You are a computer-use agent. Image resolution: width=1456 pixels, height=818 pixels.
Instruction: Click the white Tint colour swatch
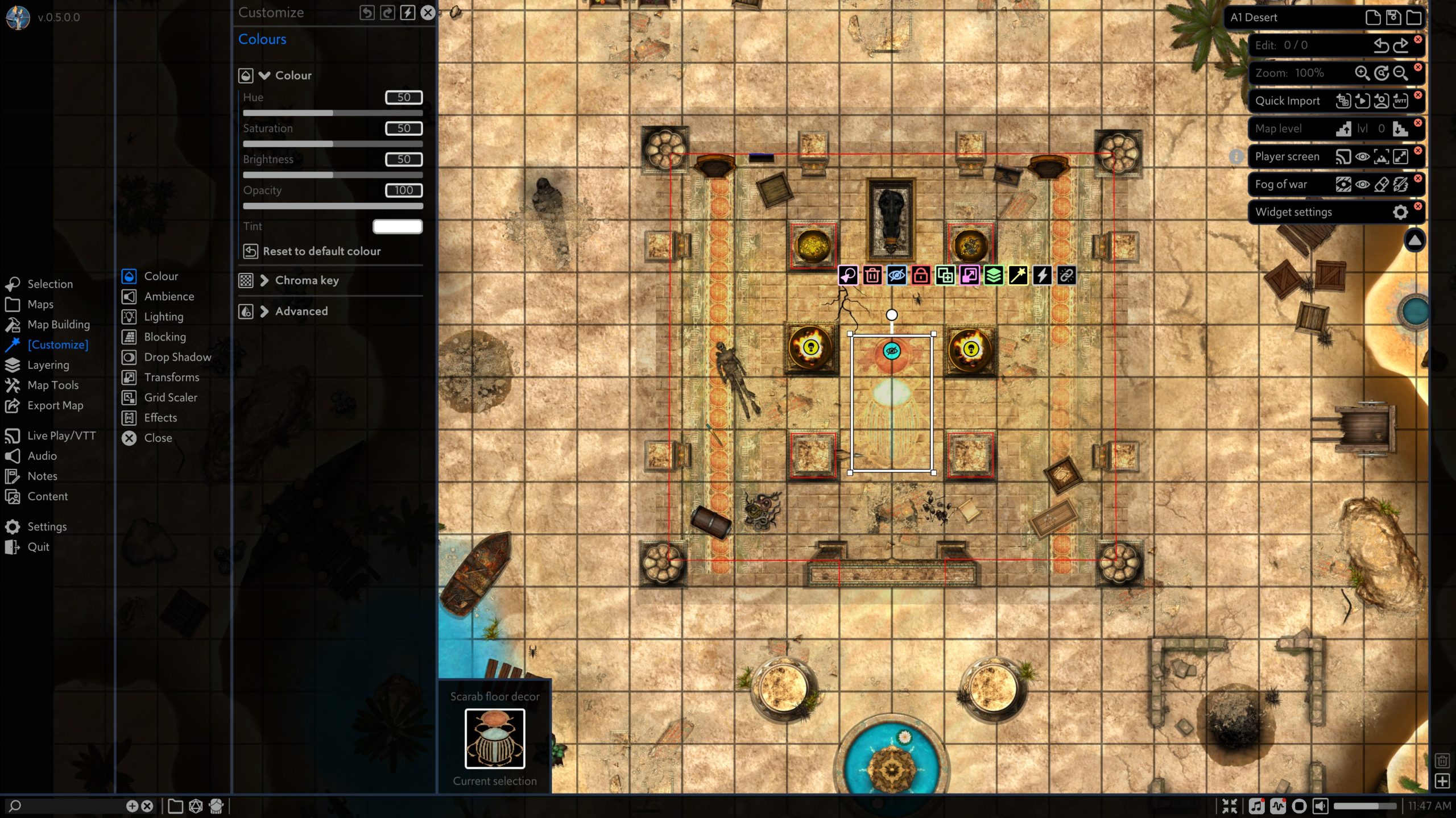point(397,226)
